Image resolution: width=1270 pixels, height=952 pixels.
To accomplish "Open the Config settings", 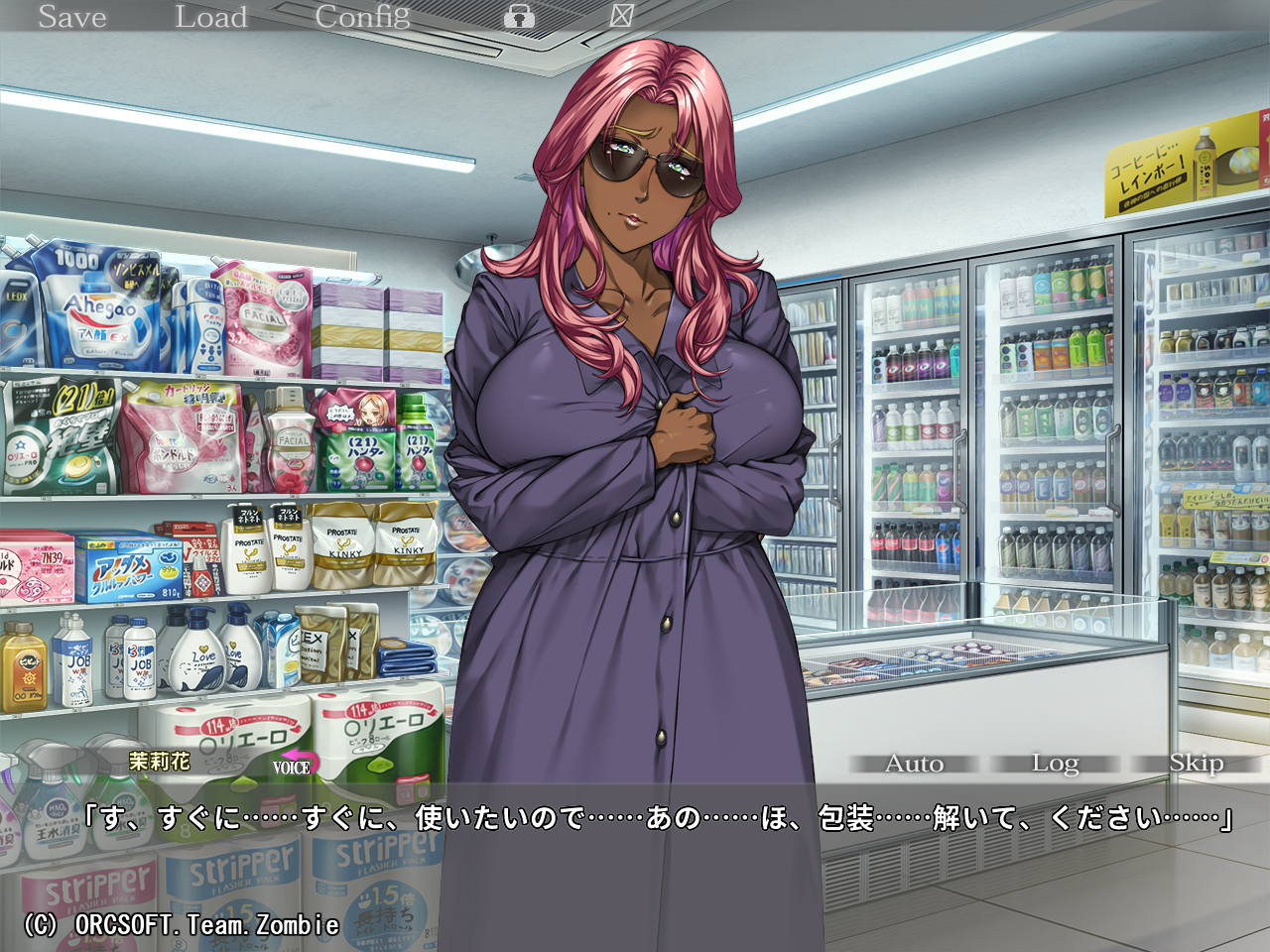I will pos(362,17).
